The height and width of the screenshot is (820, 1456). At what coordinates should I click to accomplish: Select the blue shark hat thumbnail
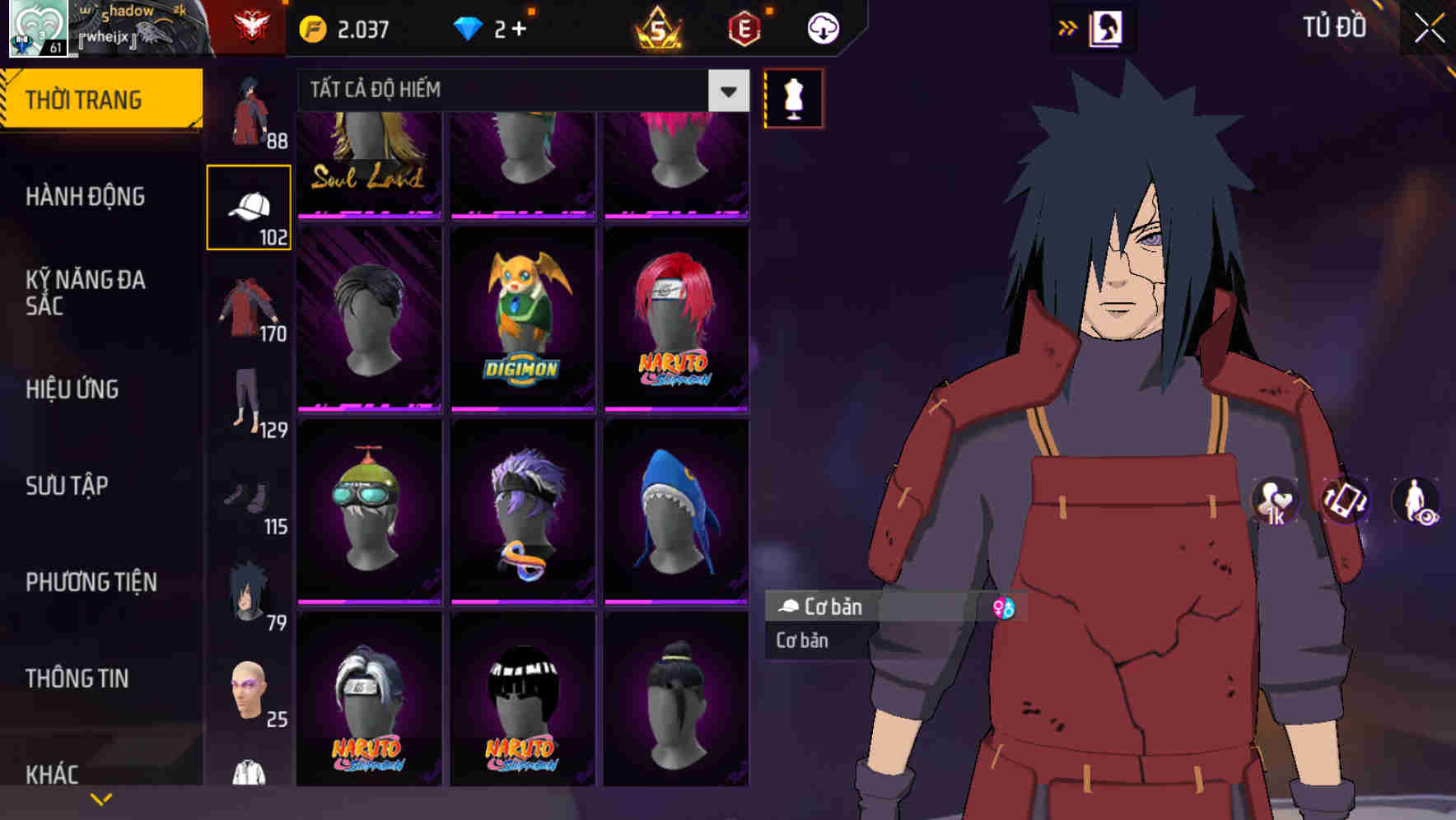click(677, 509)
